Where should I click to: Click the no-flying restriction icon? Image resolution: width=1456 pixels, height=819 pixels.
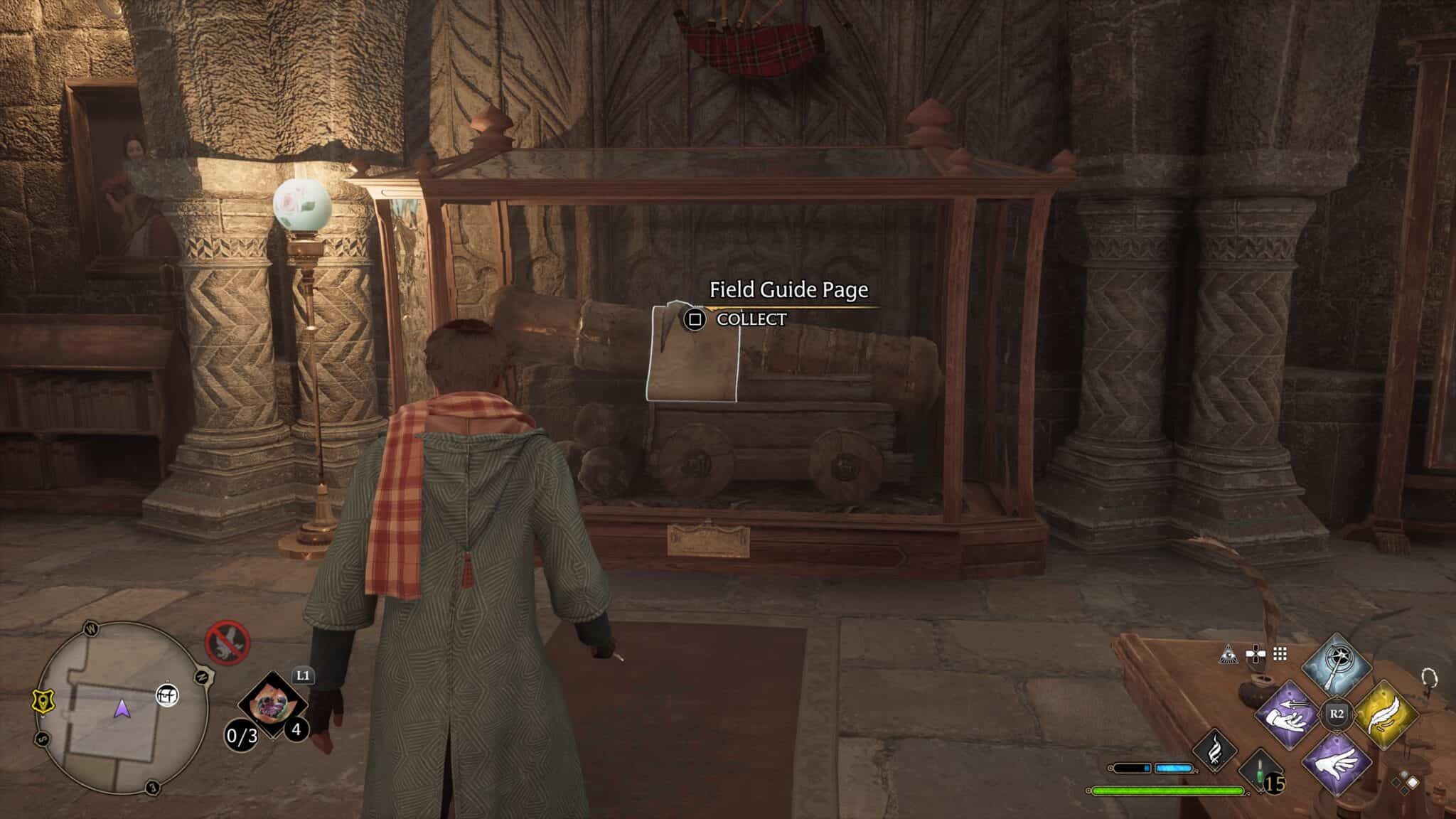(x=227, y=643)
